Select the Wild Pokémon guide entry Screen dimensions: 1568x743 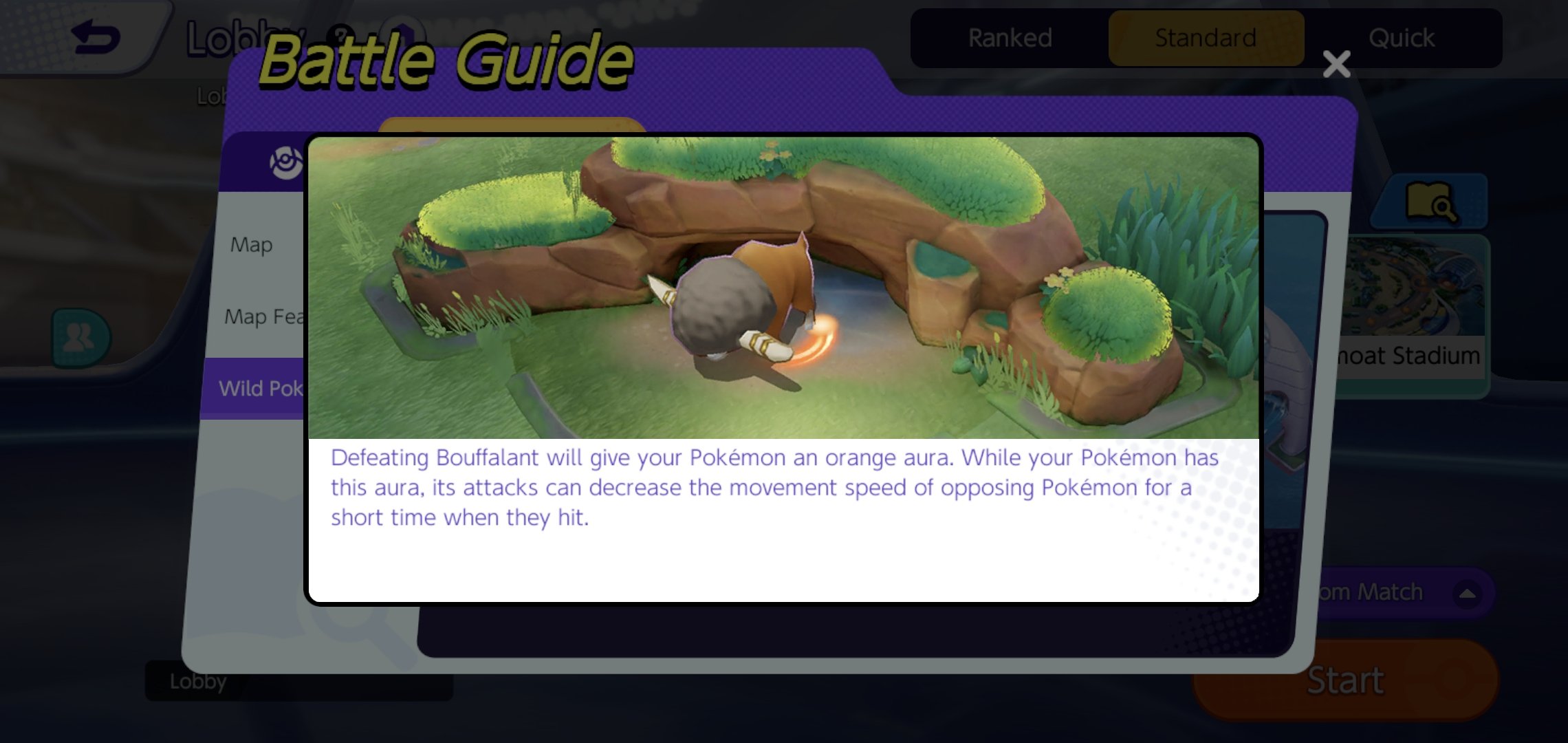point(260,389)
